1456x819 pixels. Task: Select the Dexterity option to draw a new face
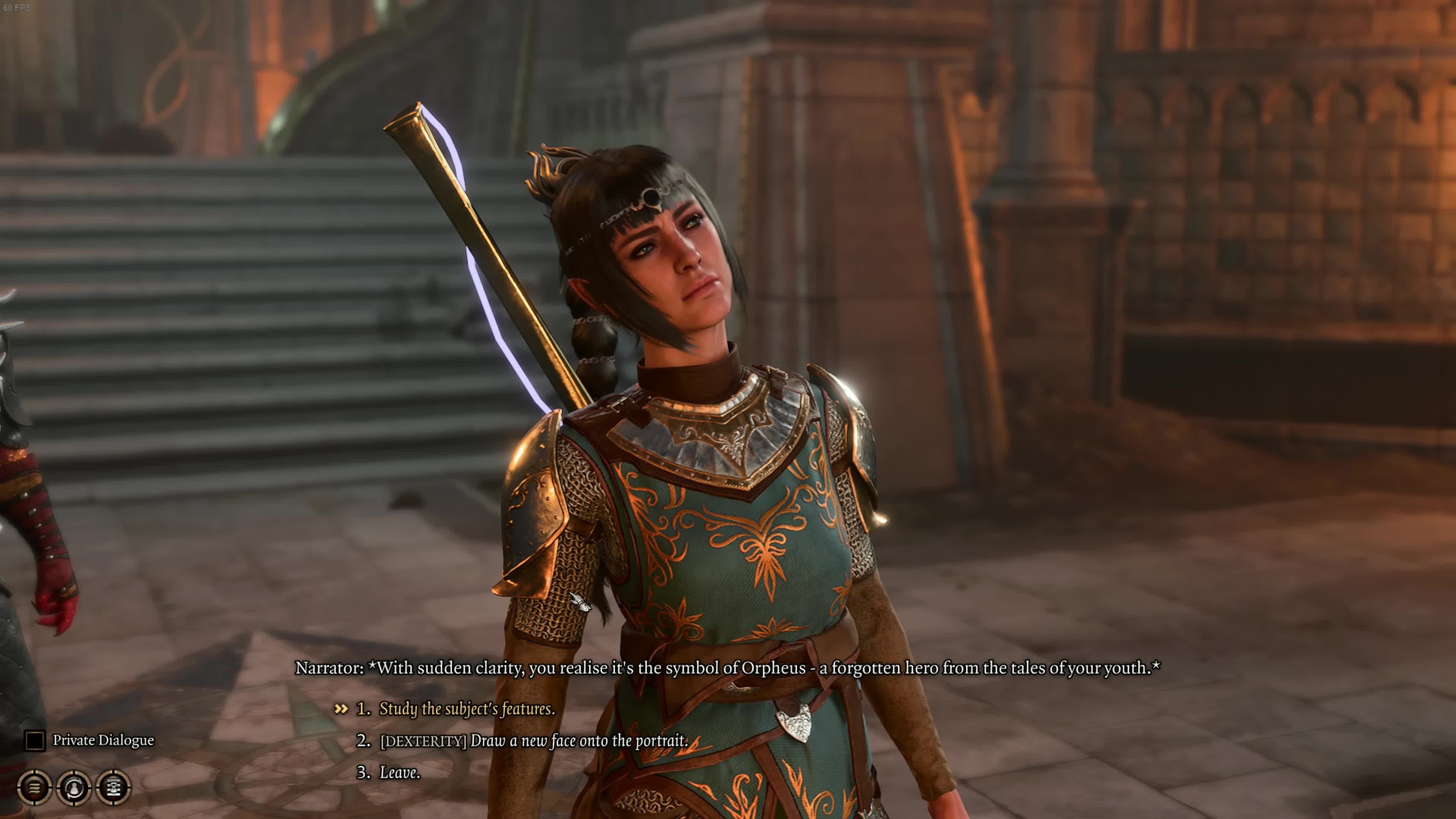(x=533, y=741)
